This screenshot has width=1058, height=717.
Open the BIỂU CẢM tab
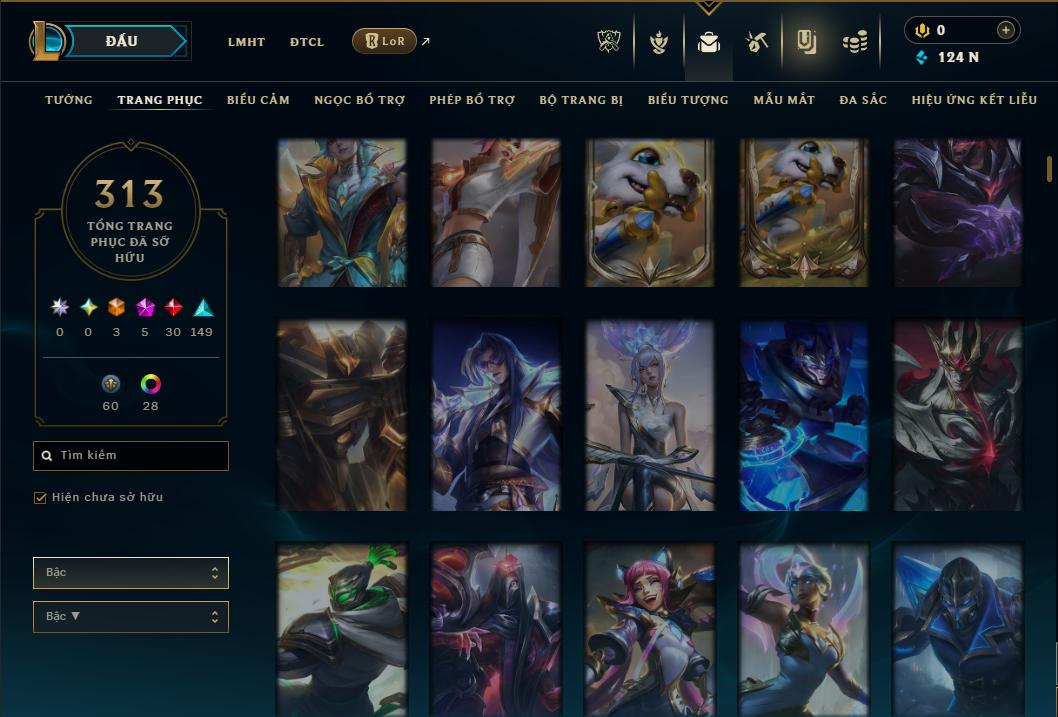coord(258,100)
